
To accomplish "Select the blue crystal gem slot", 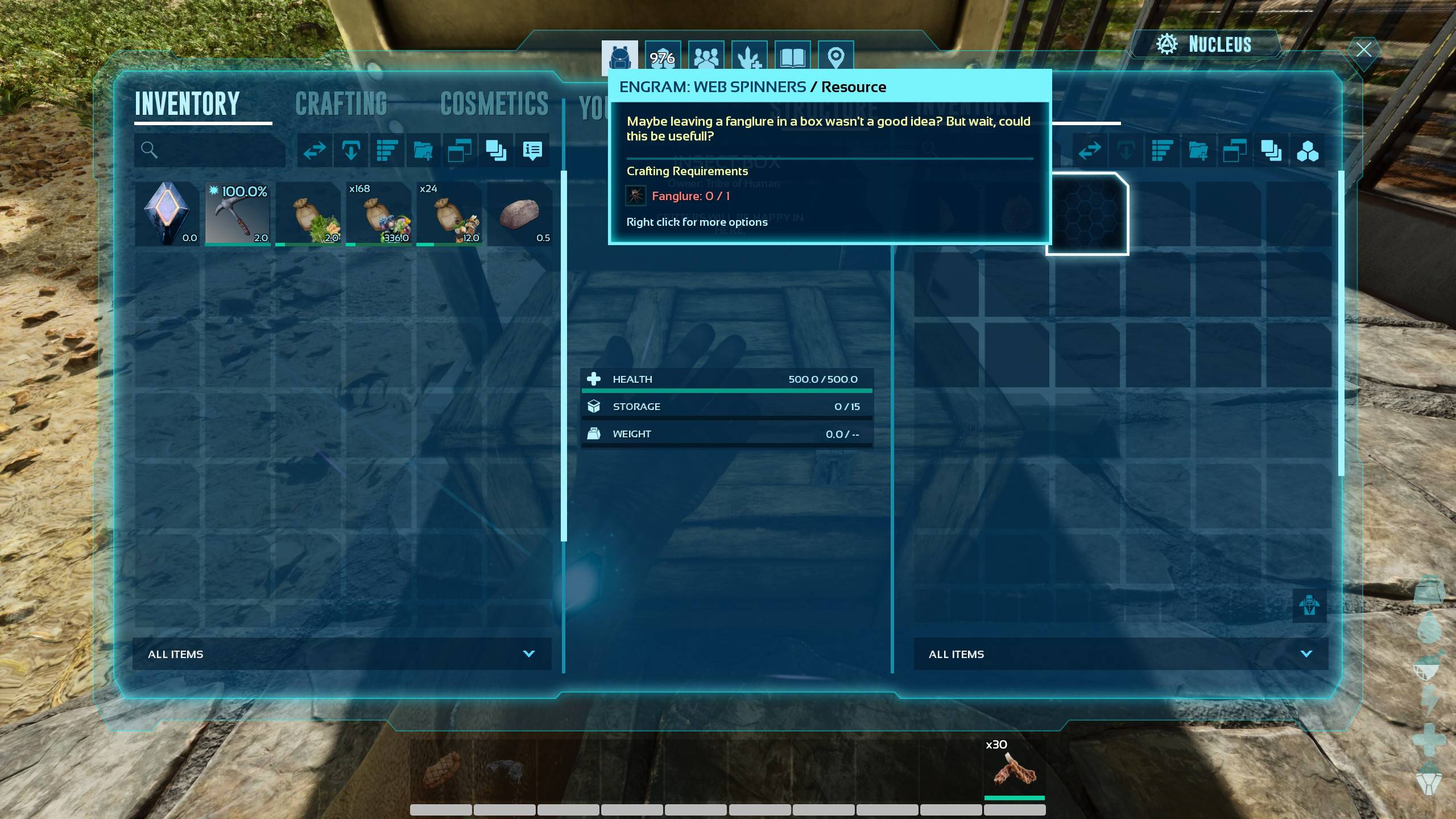I will click(167, 214).
